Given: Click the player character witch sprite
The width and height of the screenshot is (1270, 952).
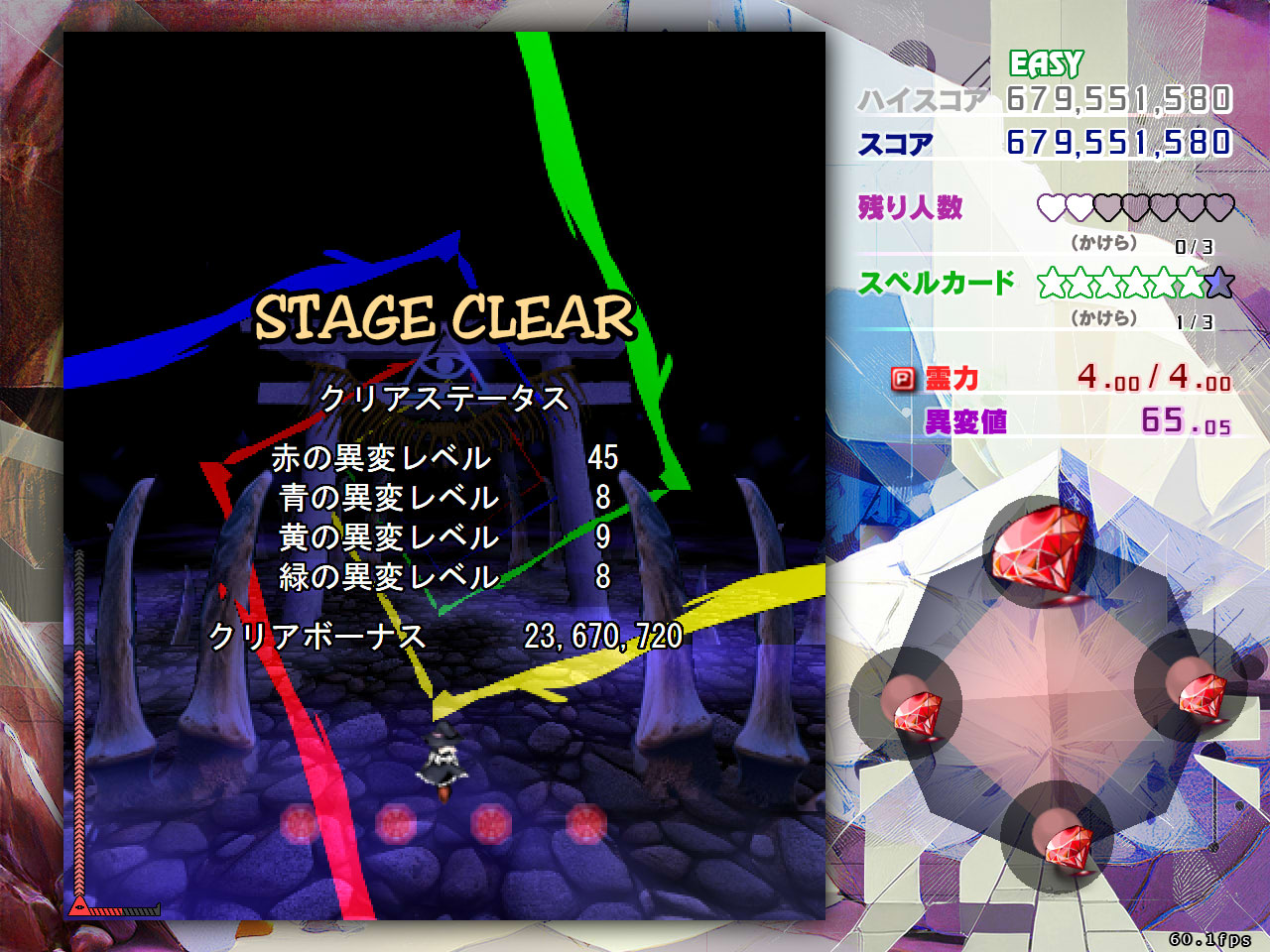Looking at the screenshot, I should click(444, 759).
